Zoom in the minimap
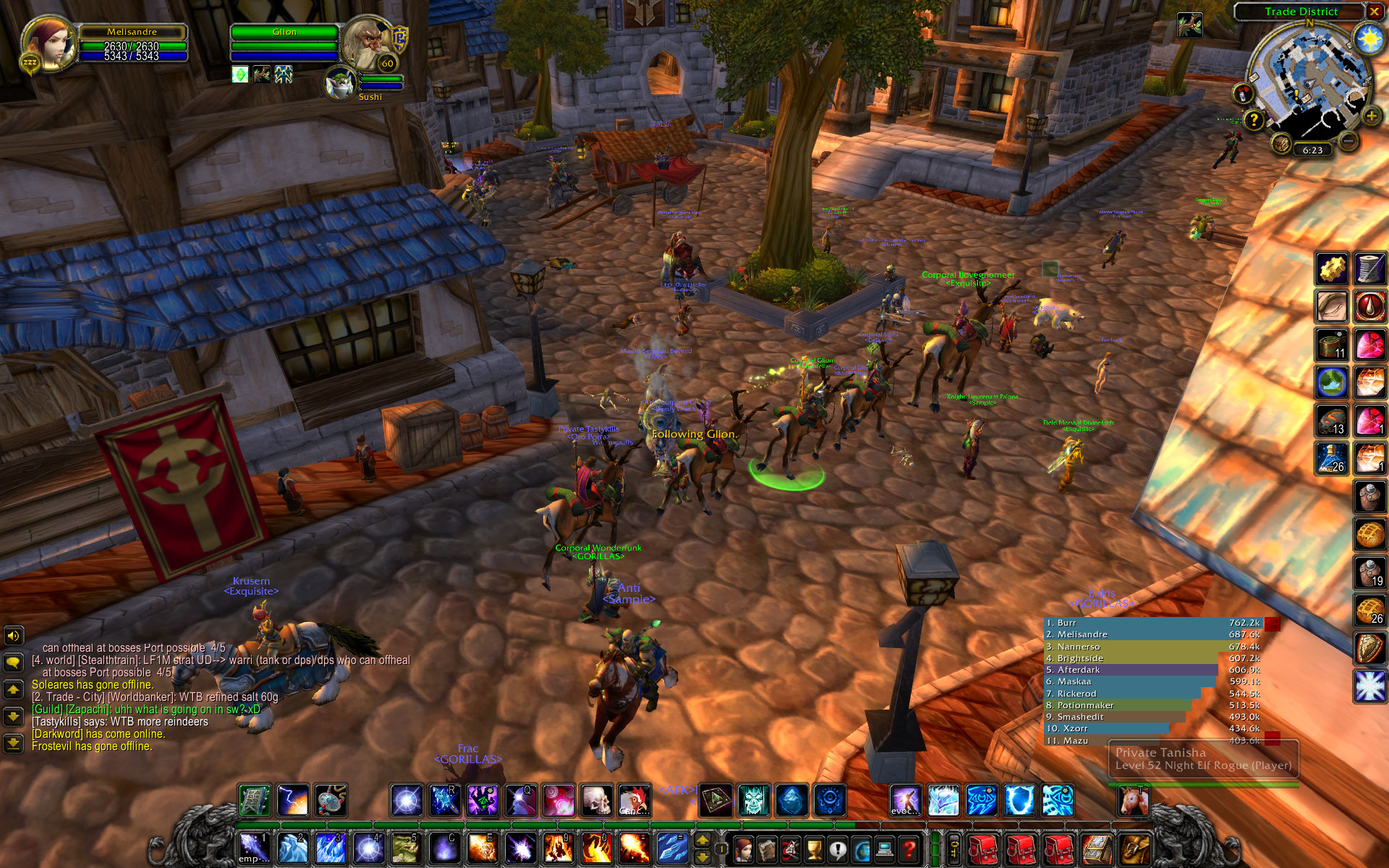The height and width of the screenshot is (868, 1389). click(x=1370, y=116)
